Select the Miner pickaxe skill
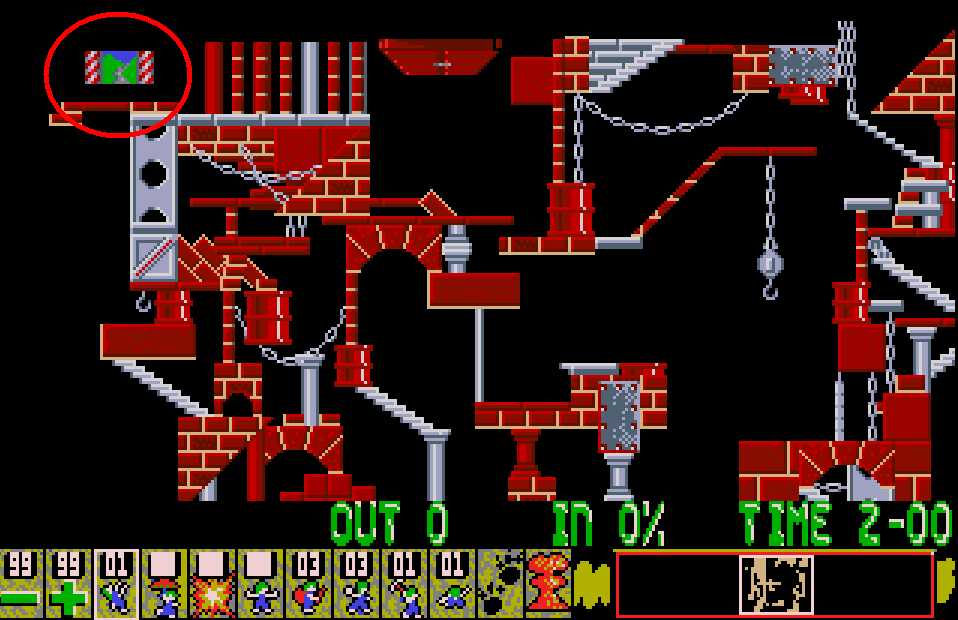 404,584
